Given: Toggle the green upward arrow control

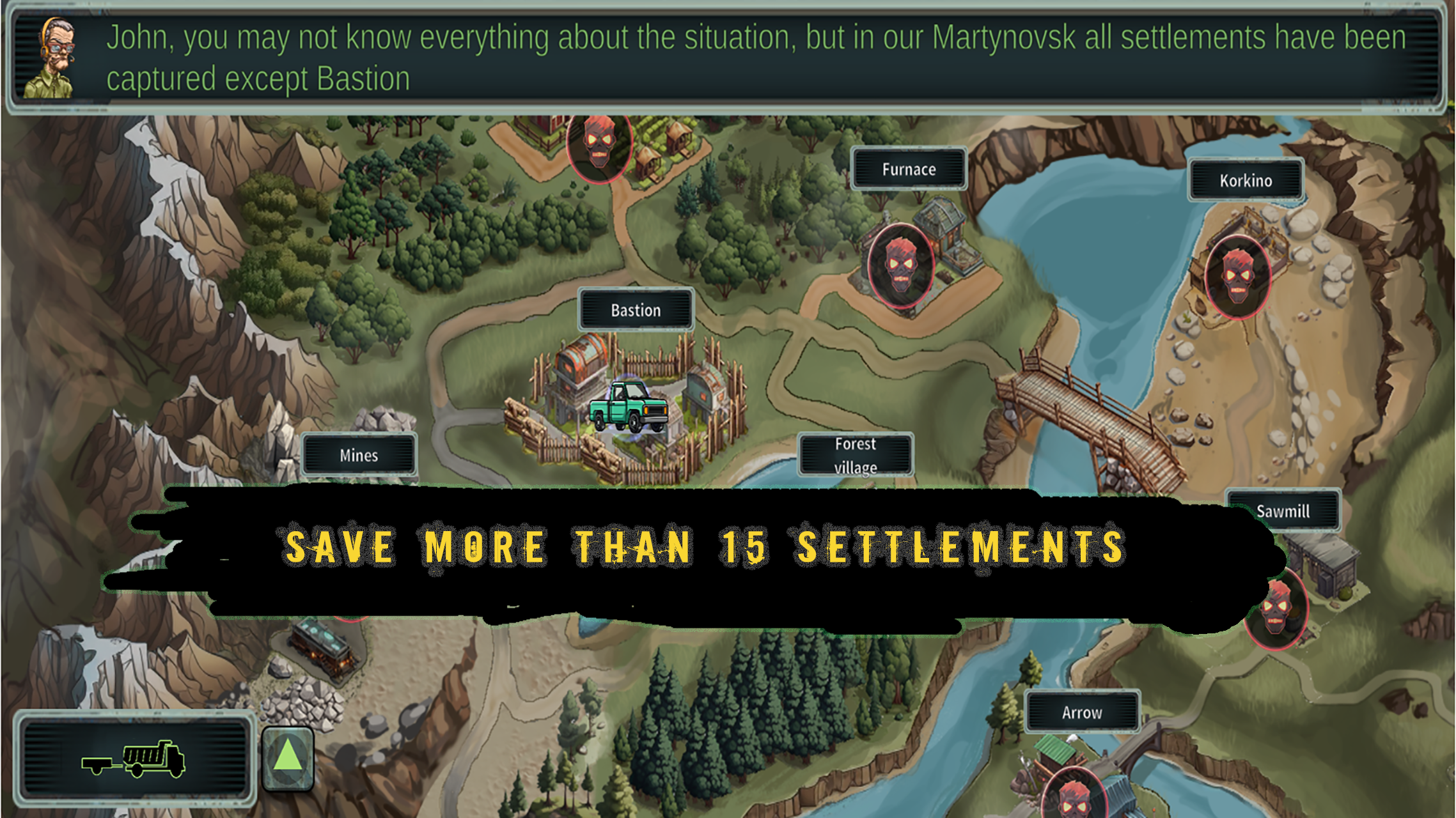Looking at the screenshot, I should point(286,759).
